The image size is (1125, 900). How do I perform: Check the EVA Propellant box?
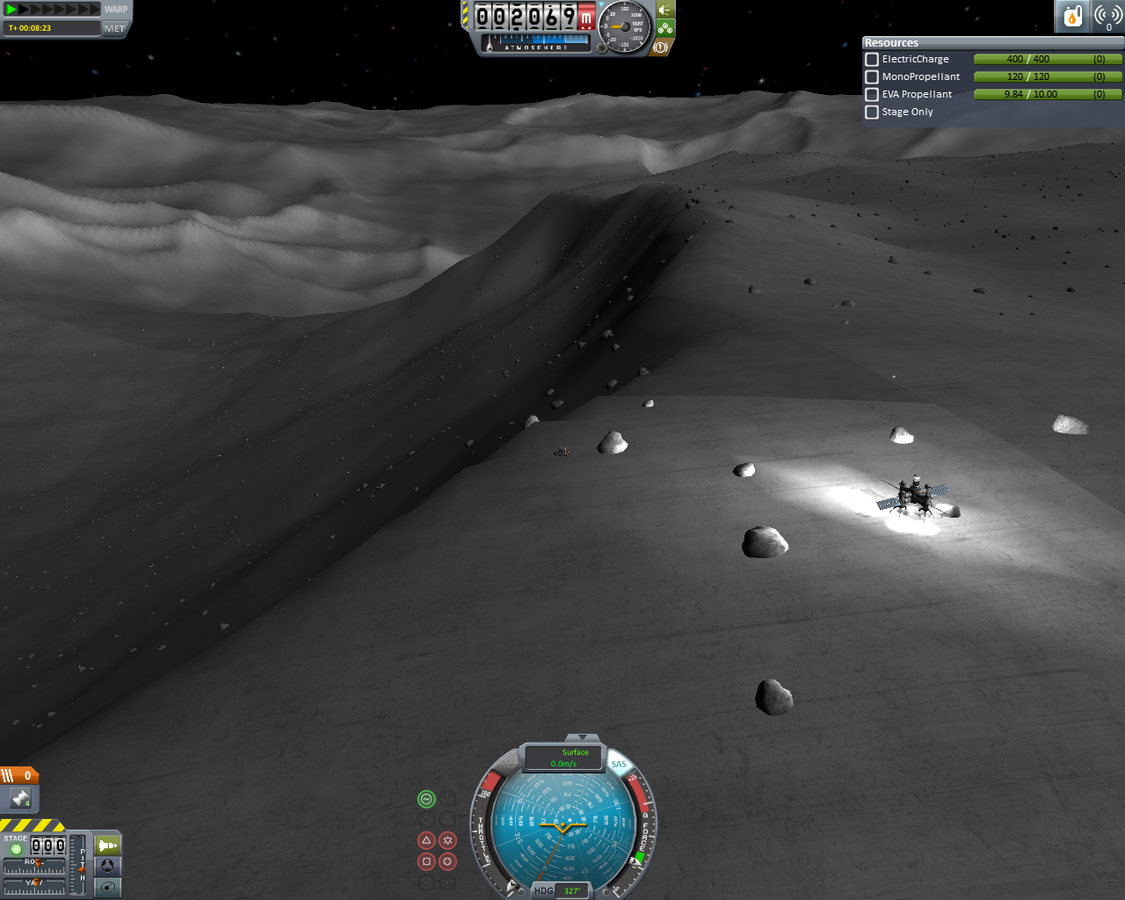pos(872,95)
